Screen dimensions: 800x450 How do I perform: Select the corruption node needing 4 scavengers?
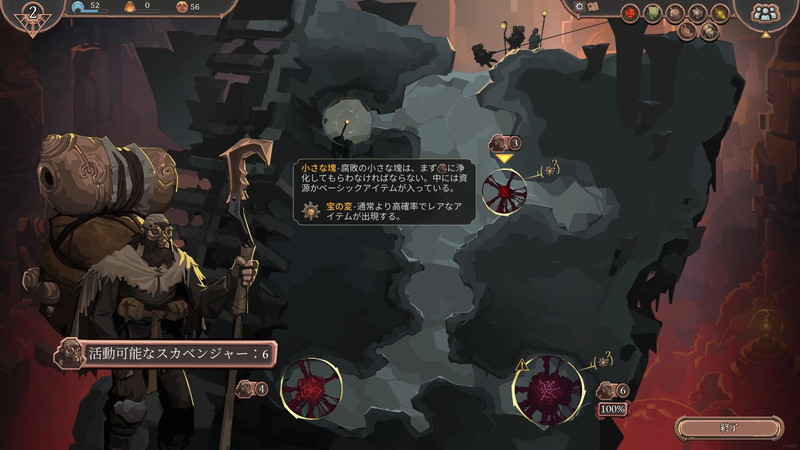click(x=311, y=387)
